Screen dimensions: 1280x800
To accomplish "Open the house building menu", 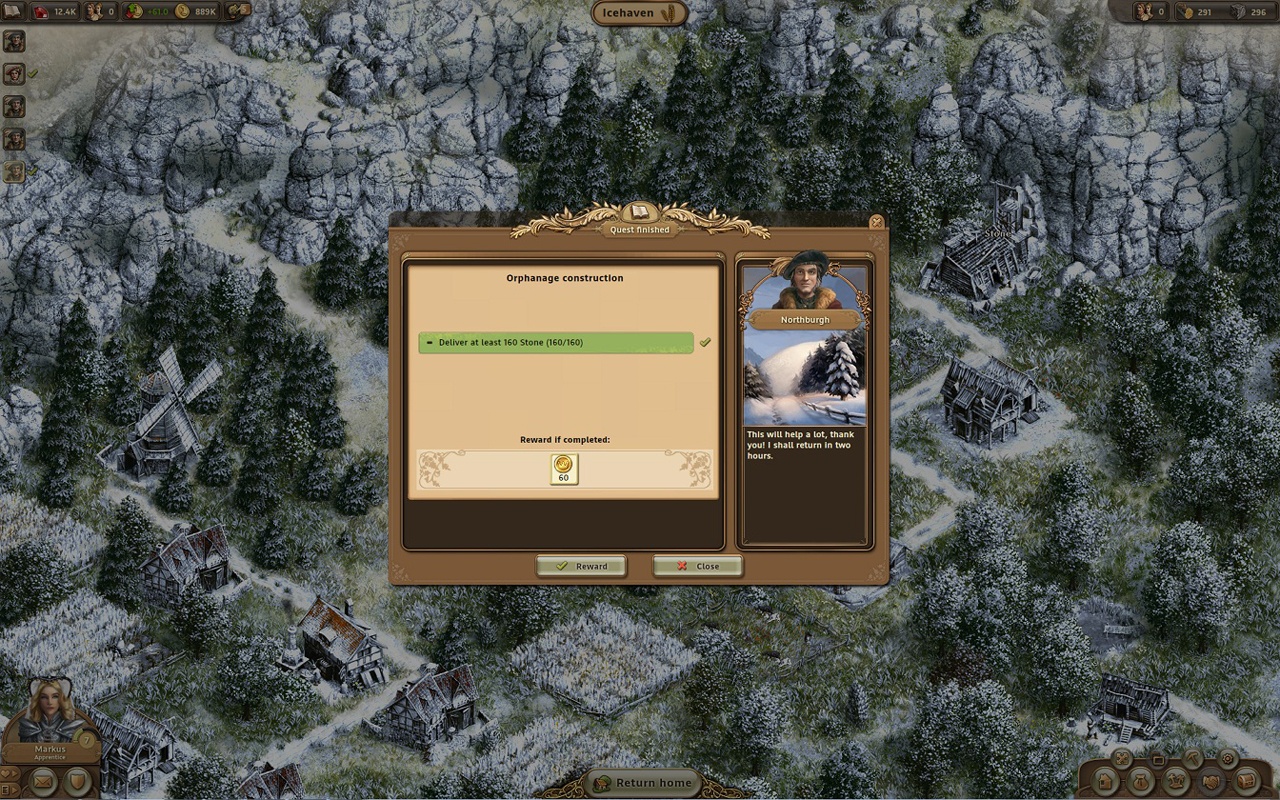I will [x=1104, y=781].
